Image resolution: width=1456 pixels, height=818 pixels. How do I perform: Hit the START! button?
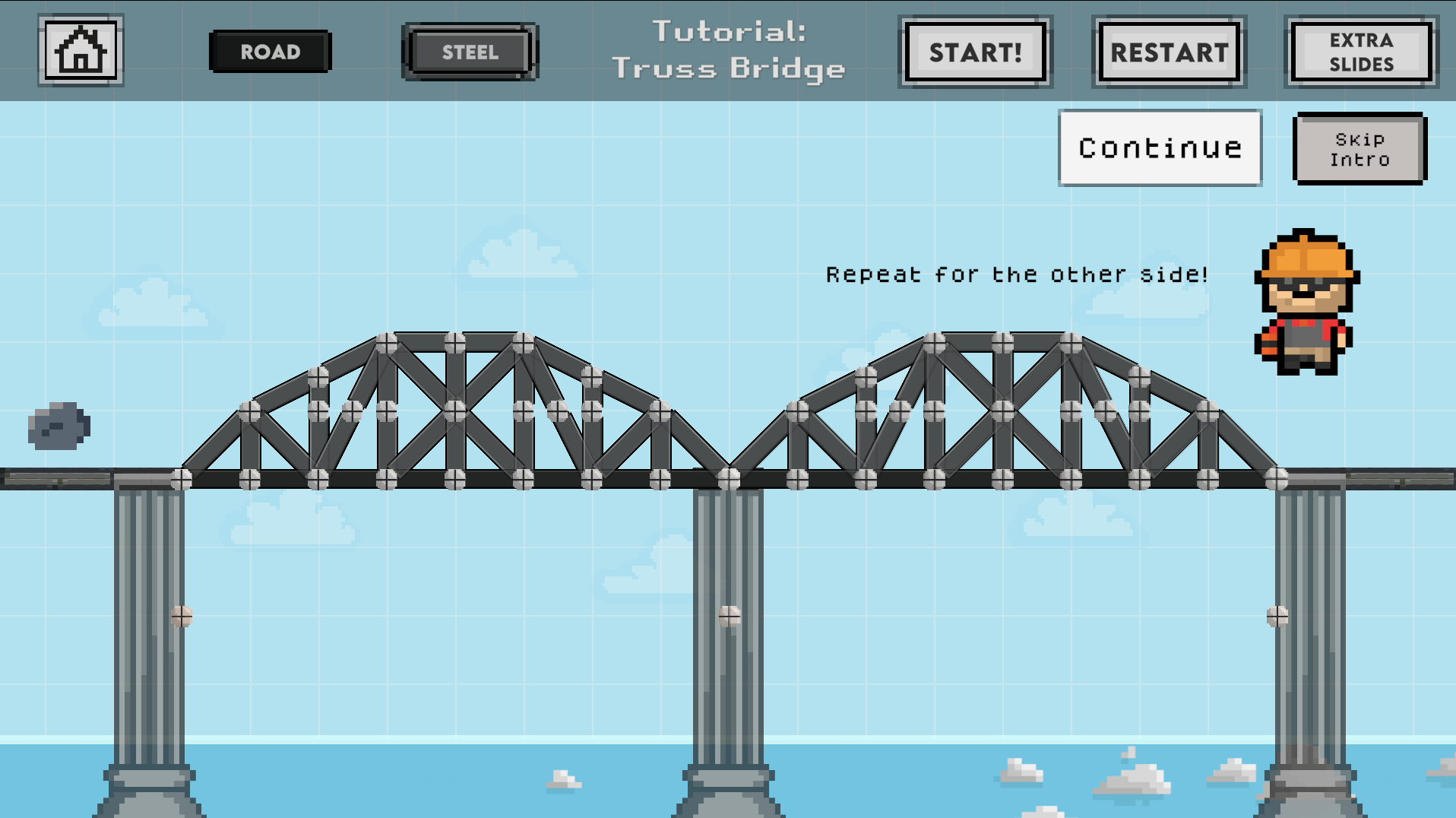(975, 52)
